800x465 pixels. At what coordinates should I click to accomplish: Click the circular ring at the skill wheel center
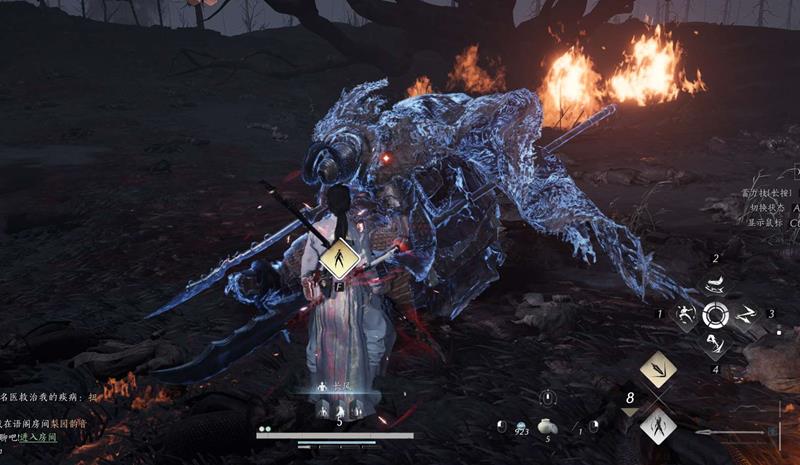715,314
